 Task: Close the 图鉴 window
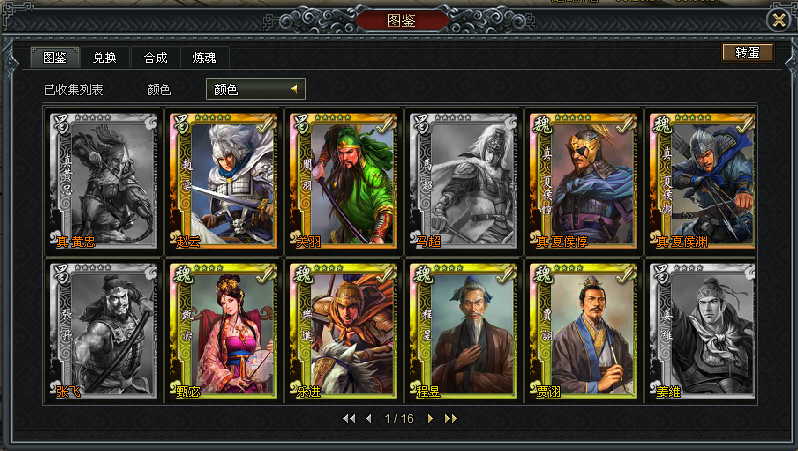click(778, 18)
